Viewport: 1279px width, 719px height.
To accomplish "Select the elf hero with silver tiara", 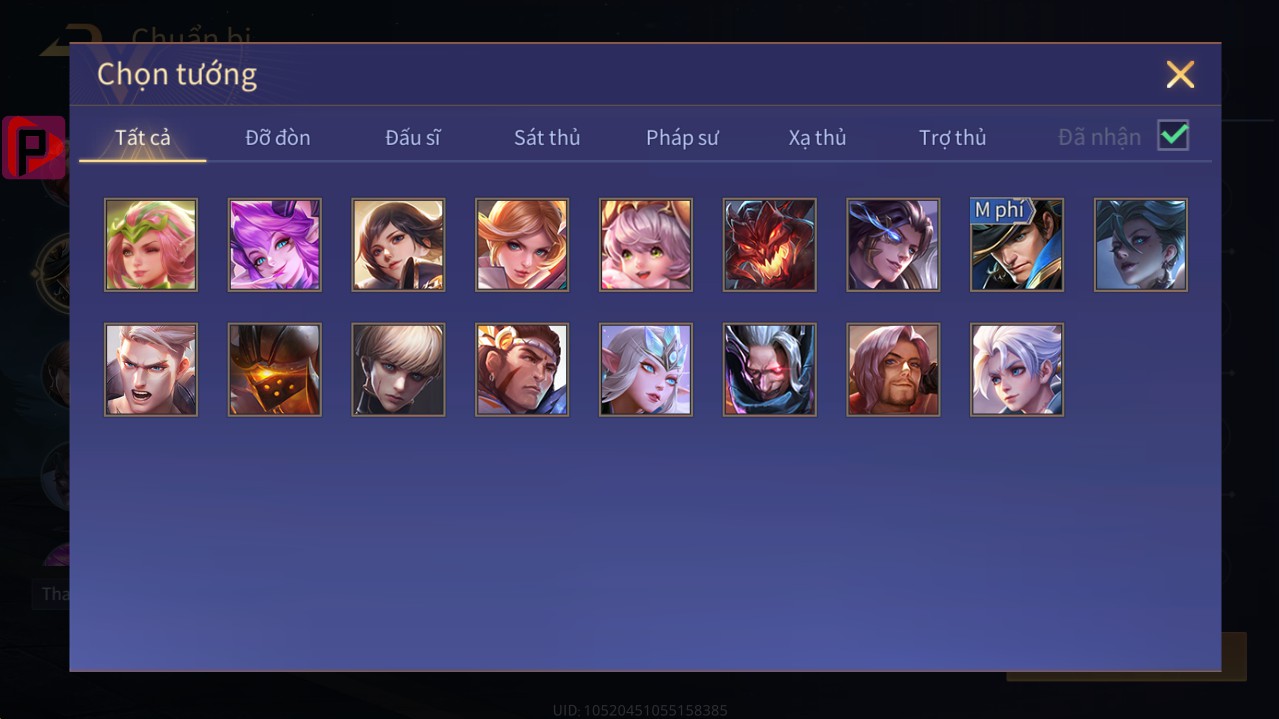I will point(646,370).
